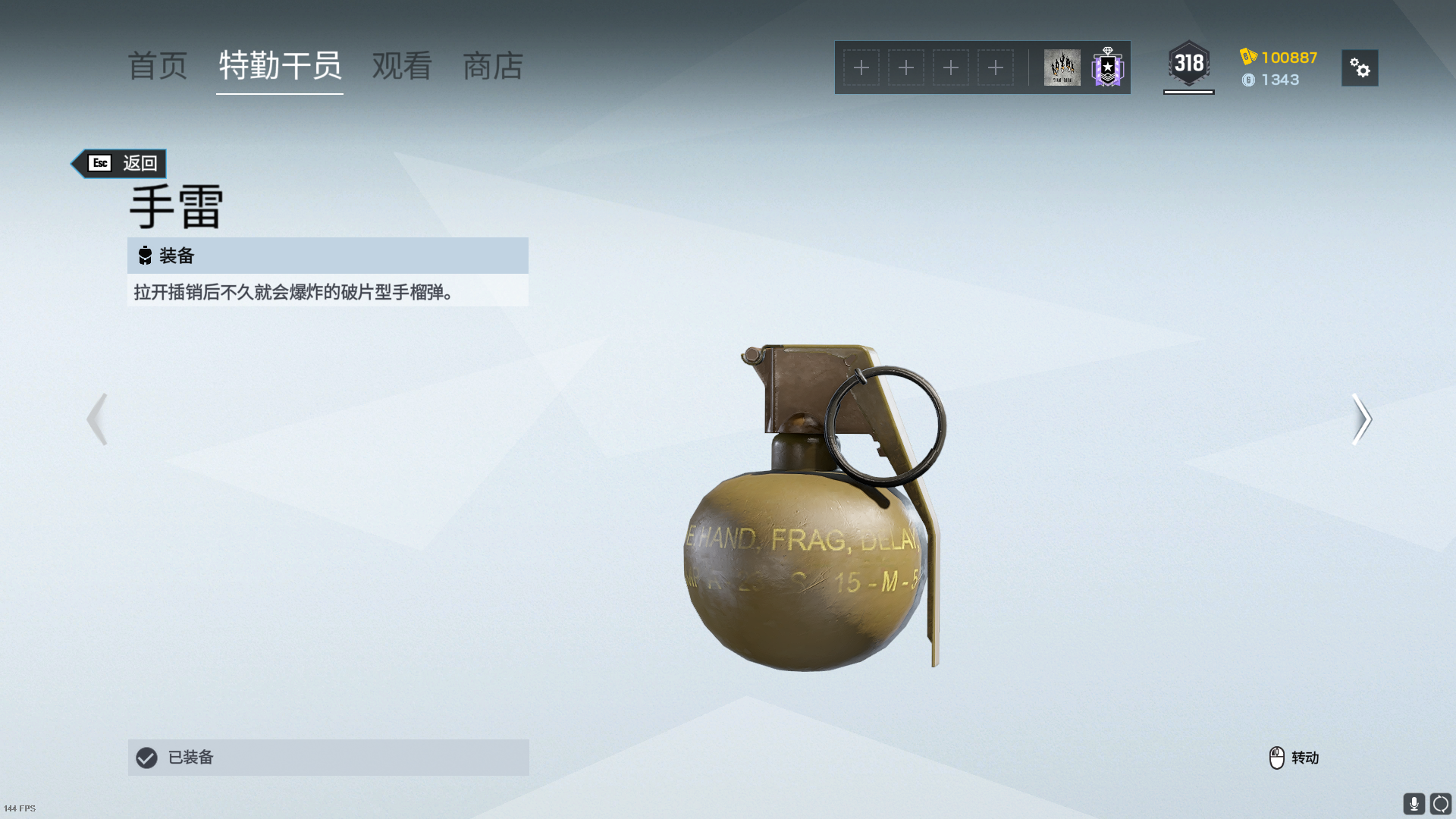Viewport: 1456px width, 819px height.
Task: Open the purple star rank badge
Action: coord(1107,67)
